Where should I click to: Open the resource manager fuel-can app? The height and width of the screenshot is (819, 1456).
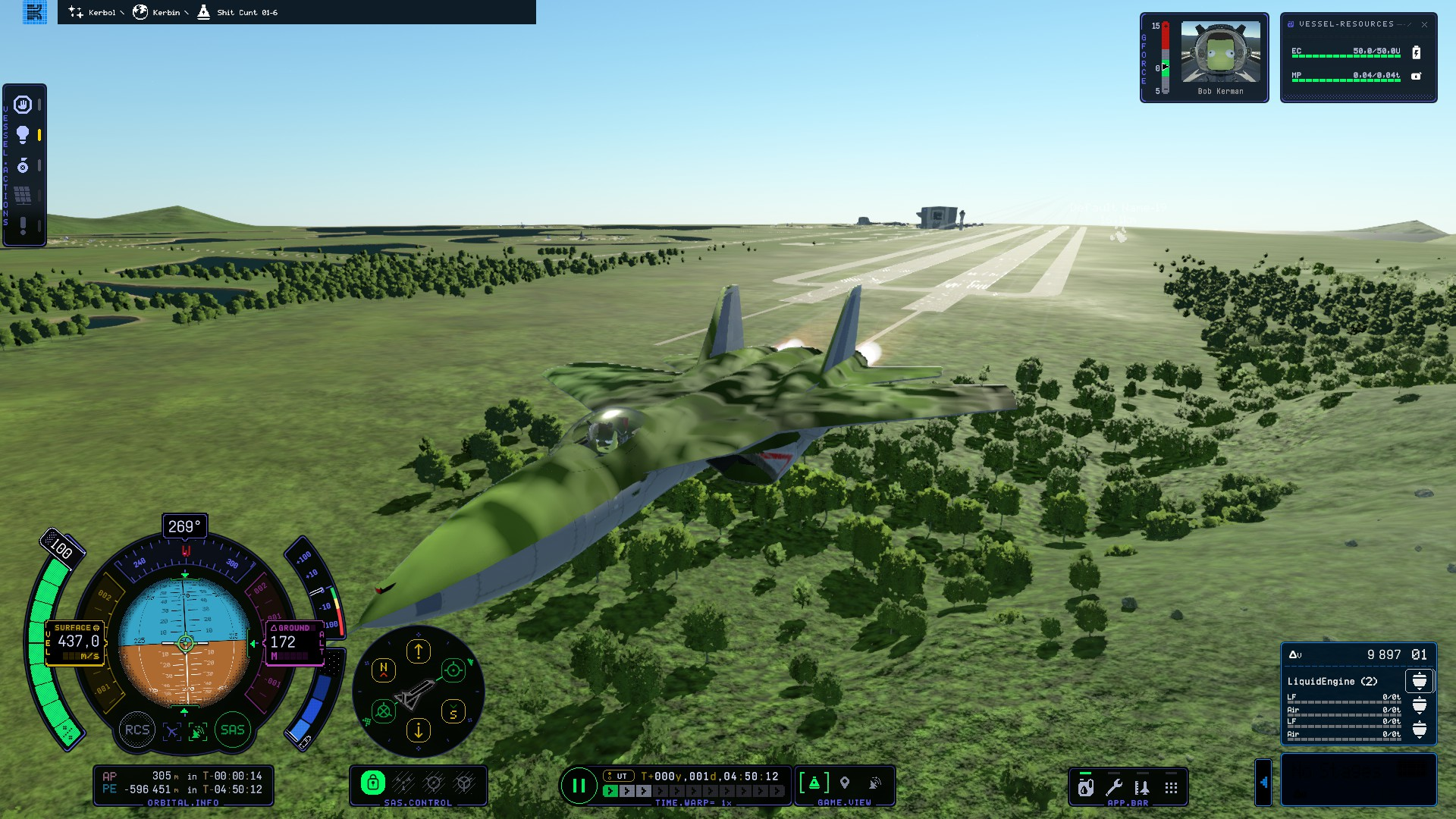(1086, 787)
